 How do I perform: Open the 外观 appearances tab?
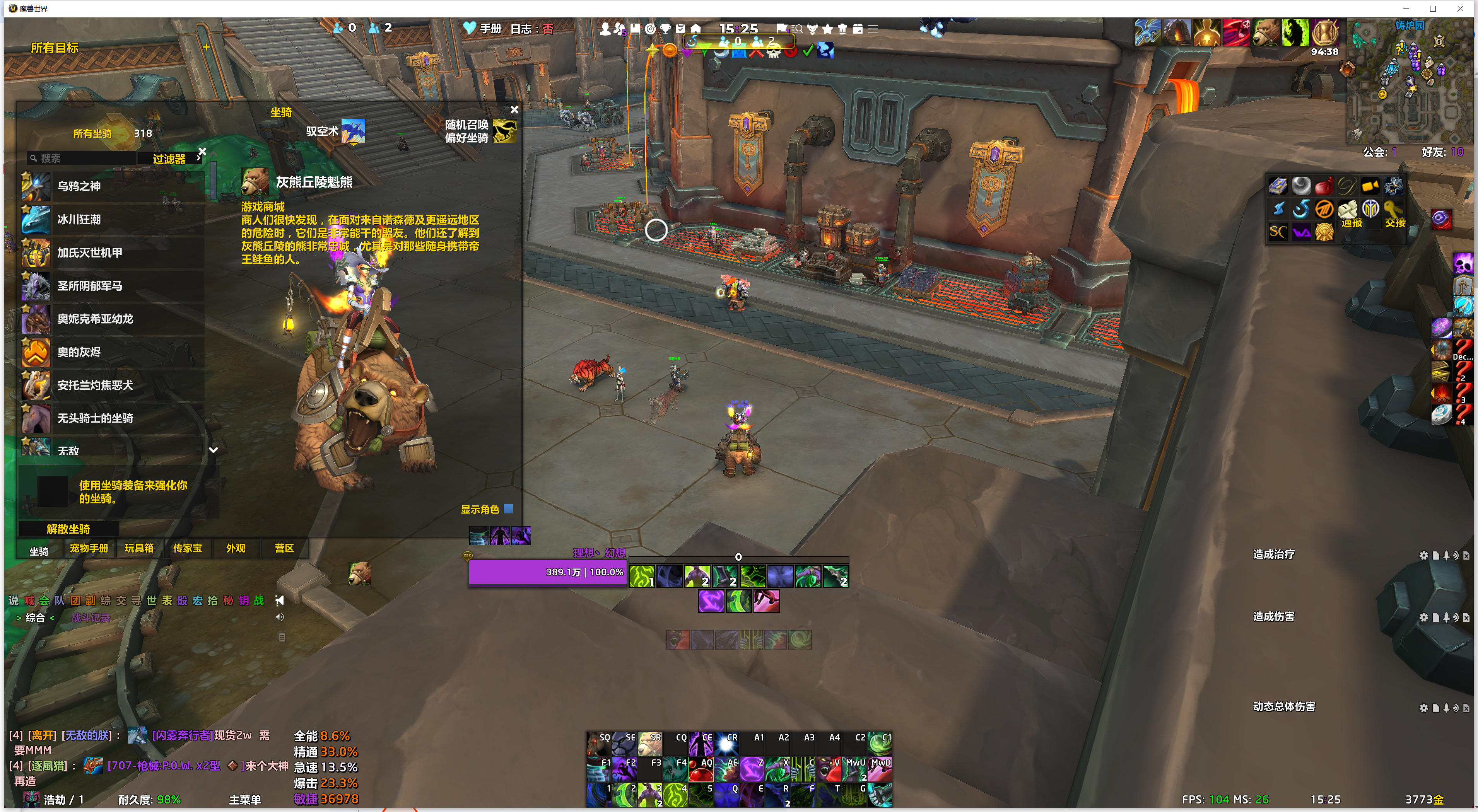tap(235, 548)
